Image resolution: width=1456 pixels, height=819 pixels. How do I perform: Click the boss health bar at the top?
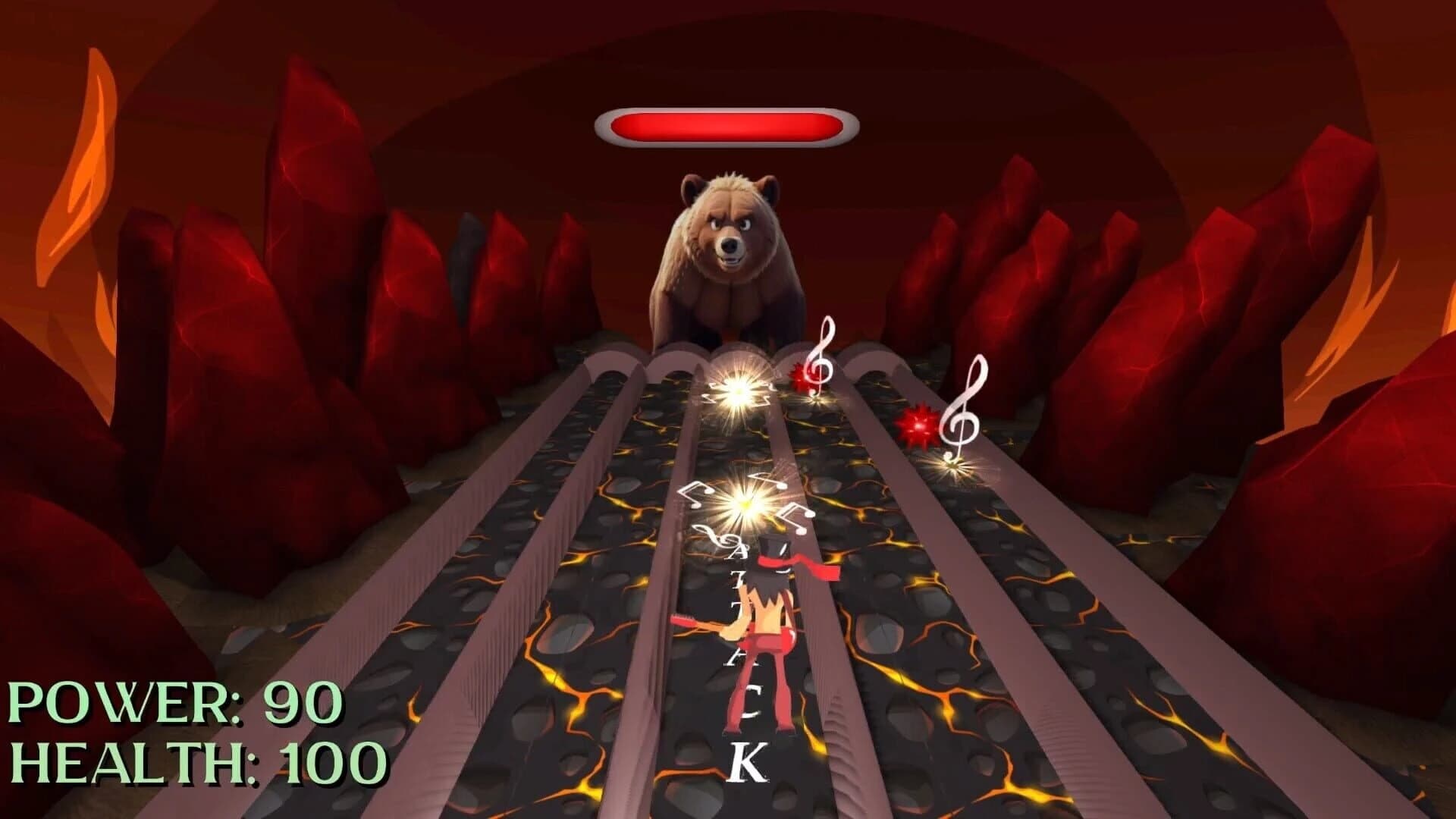[728, 124]
